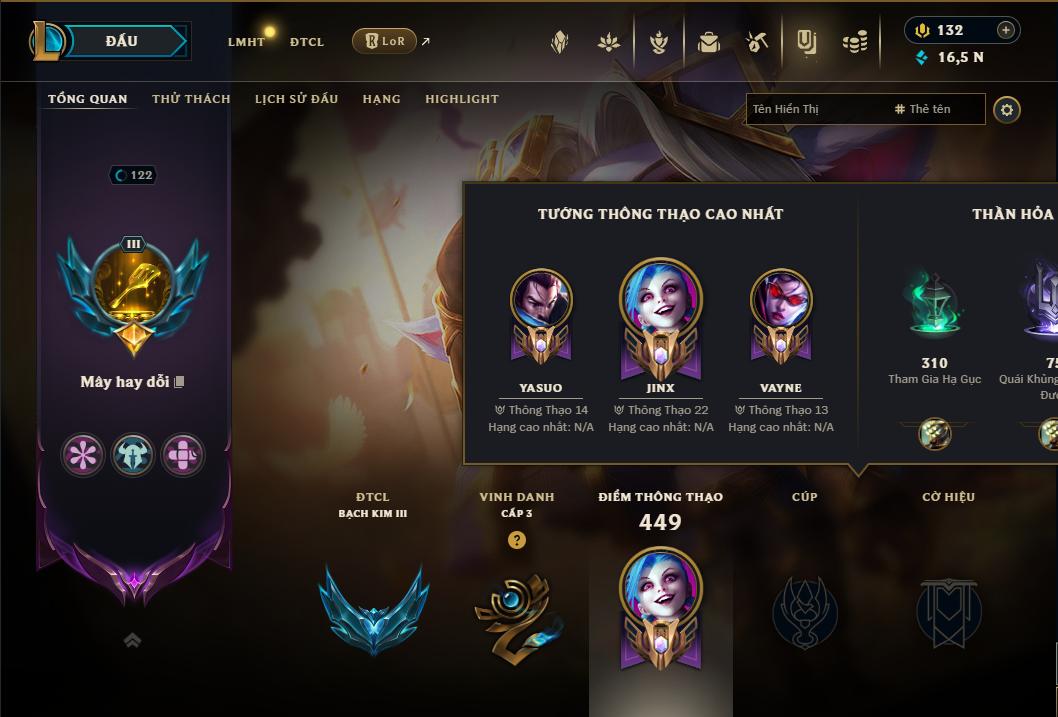Select Yasuo mastery portrait
The image size is (1058, 717).
pyautogui.click(x=541, y=301)
